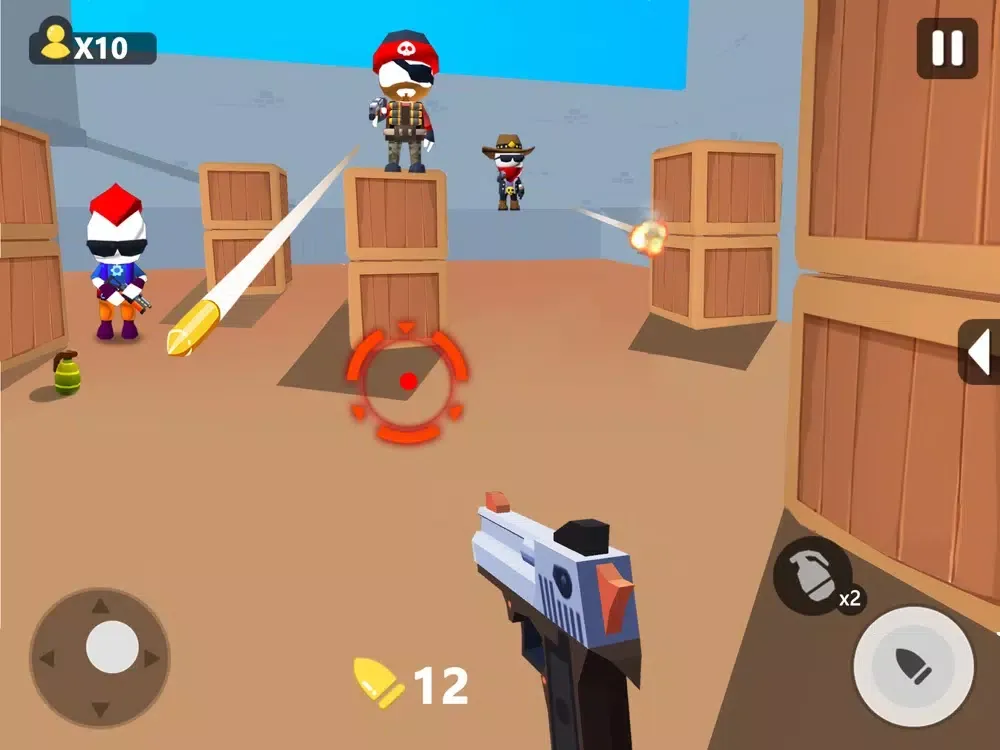Pause the game with the pause button
This screenshot has height=750, width=1000.
coord(947,48)
